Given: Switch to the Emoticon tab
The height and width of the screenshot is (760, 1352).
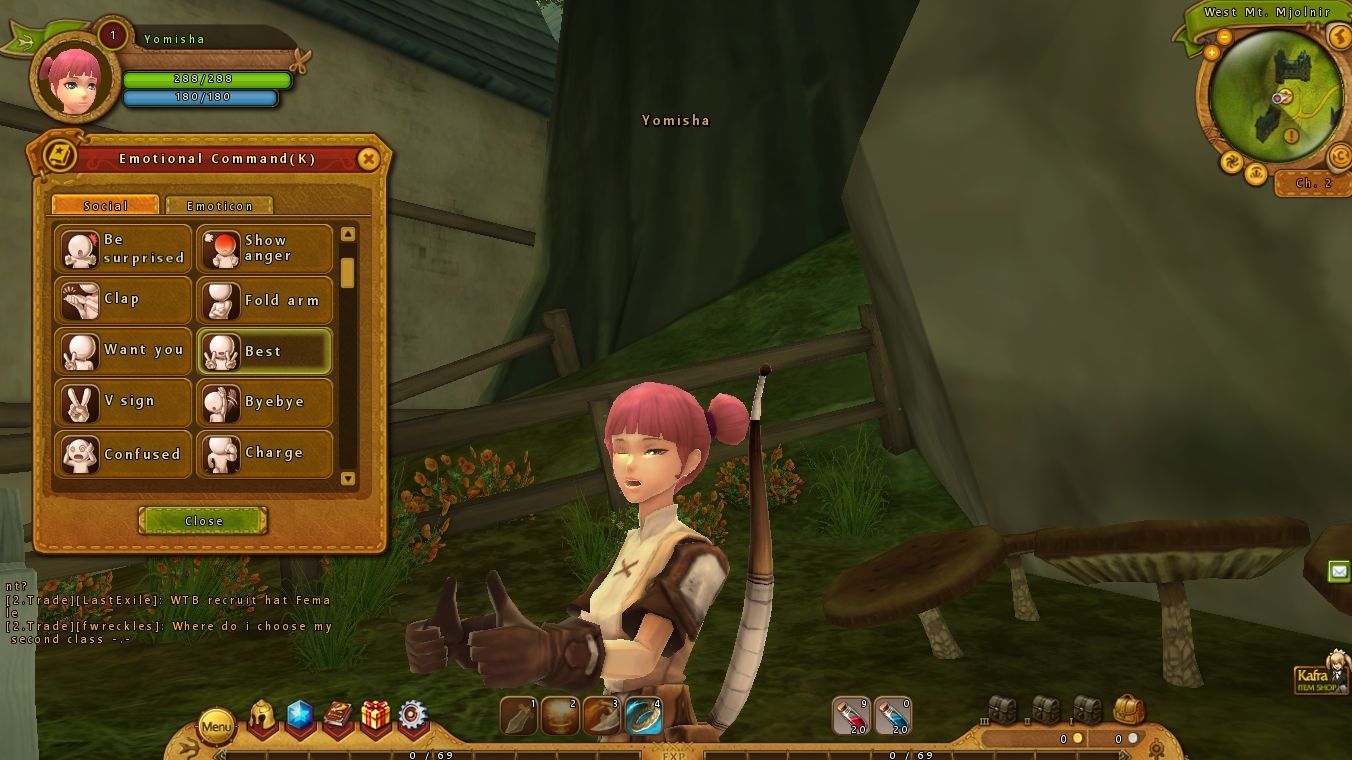Looking at the screenshot, I should pos(219,205).
